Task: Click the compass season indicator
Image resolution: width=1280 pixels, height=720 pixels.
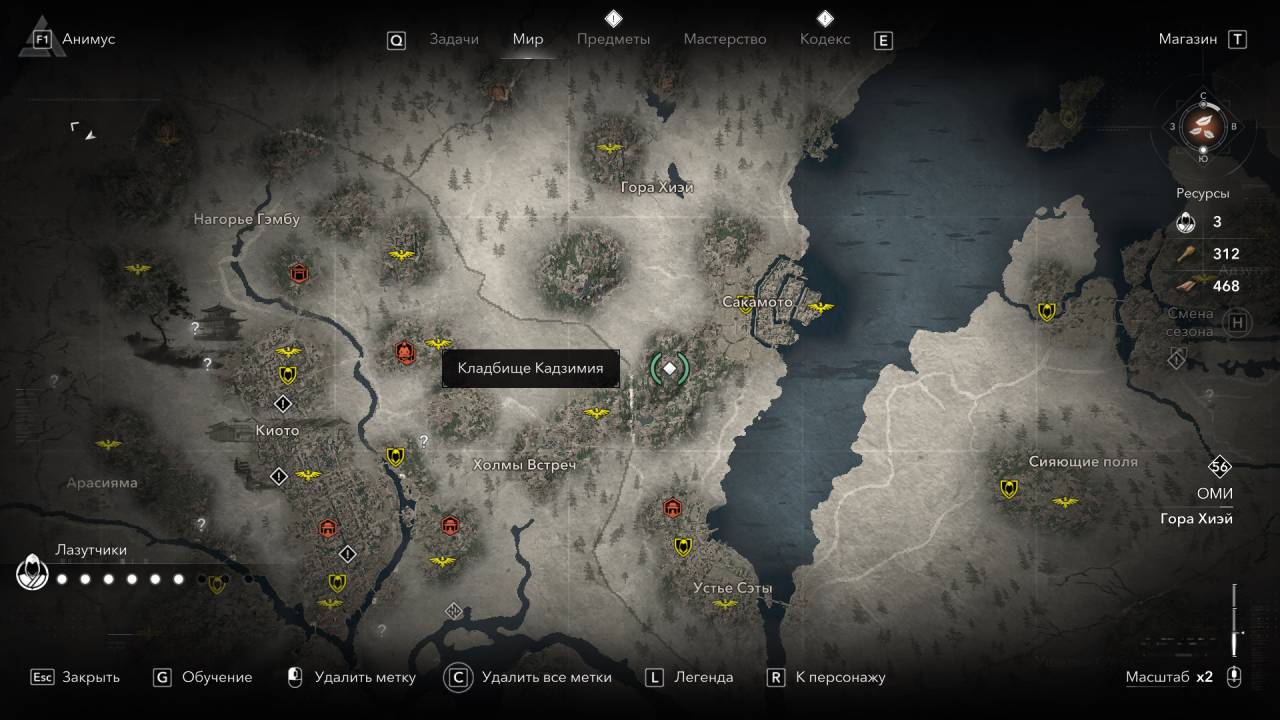Action: 1204,126
